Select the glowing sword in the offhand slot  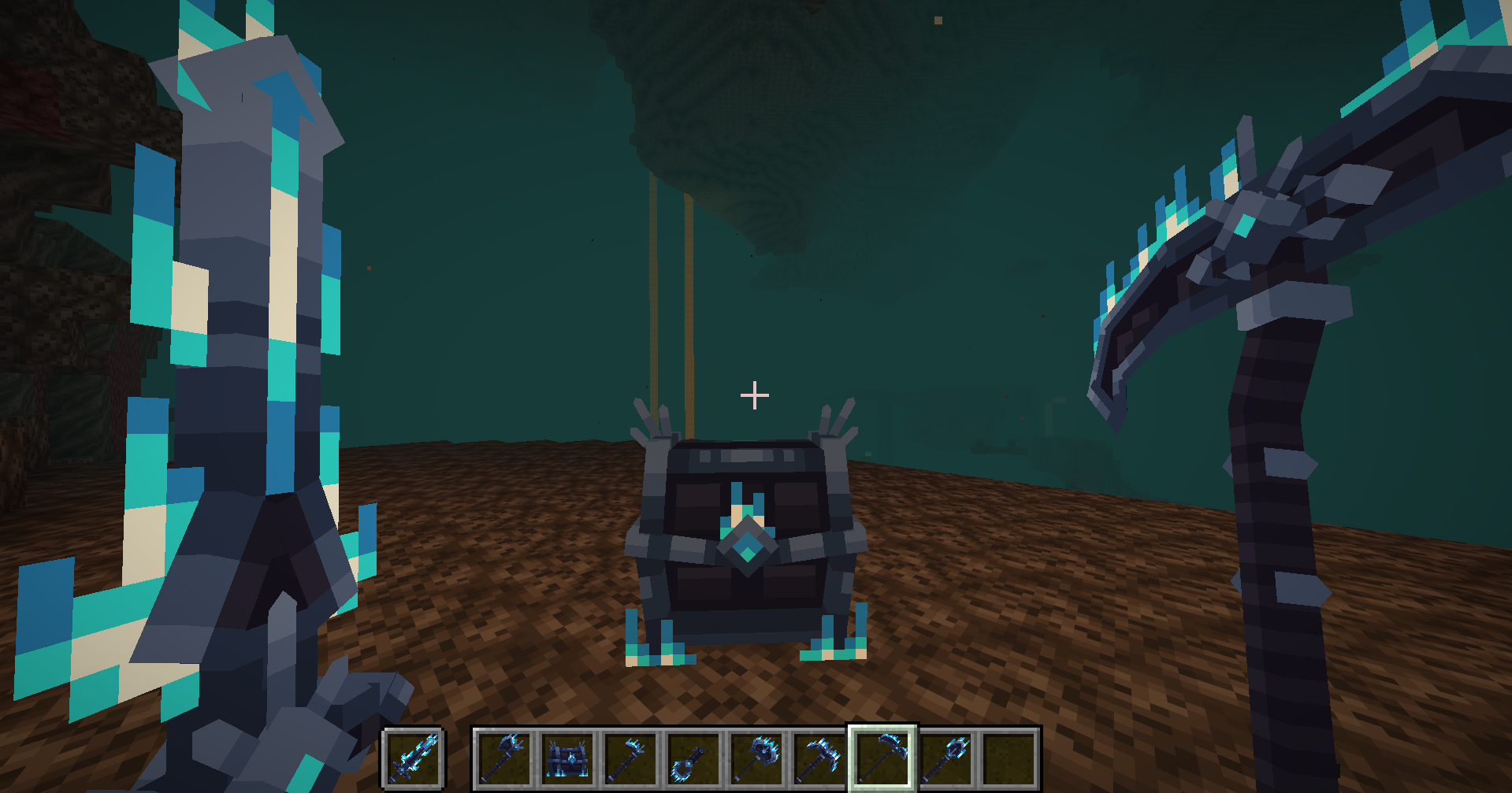point(414,758)
